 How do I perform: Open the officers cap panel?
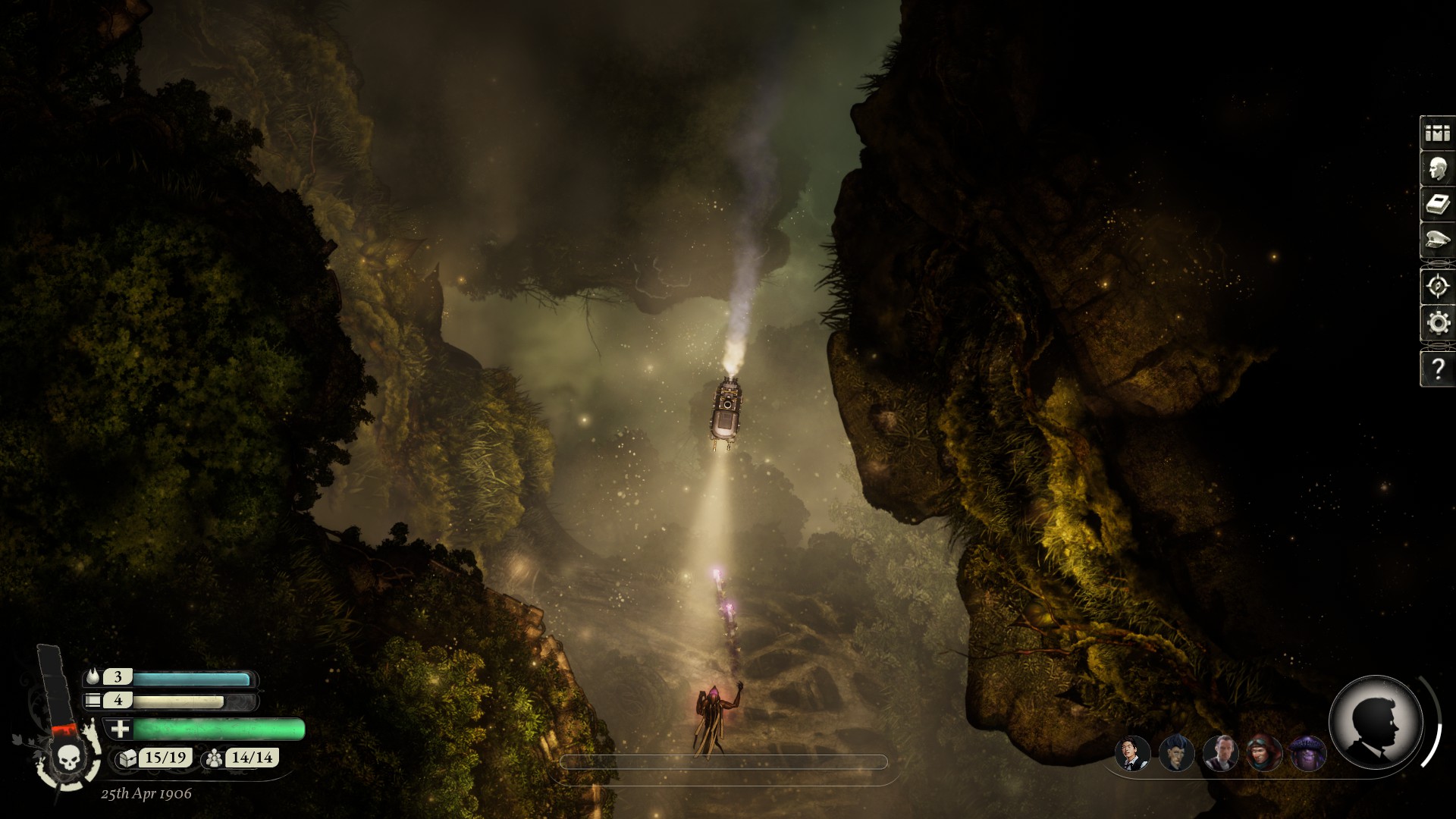click(x=1437, y=241)
